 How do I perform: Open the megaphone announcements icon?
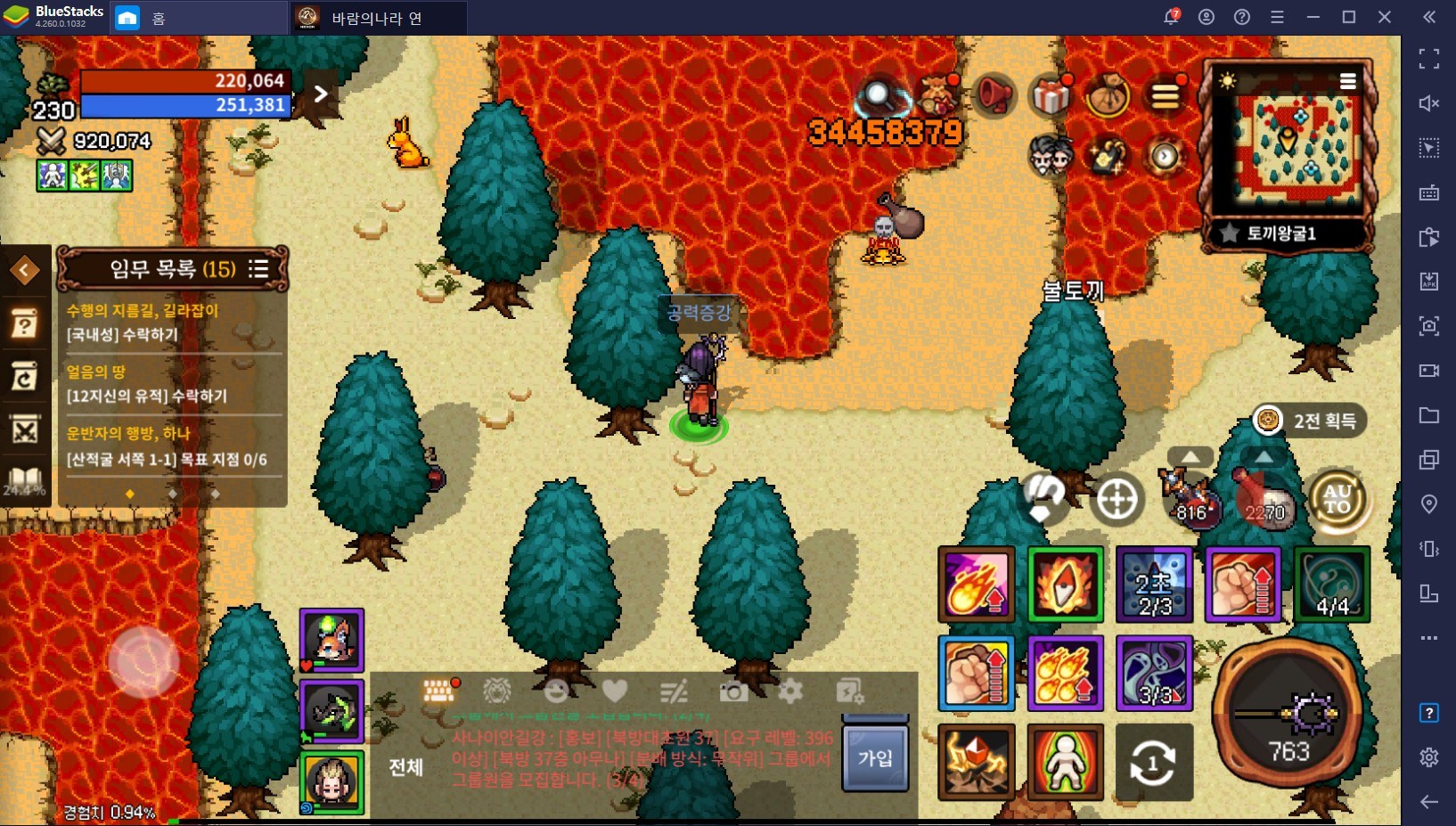(x=994, y=94)
